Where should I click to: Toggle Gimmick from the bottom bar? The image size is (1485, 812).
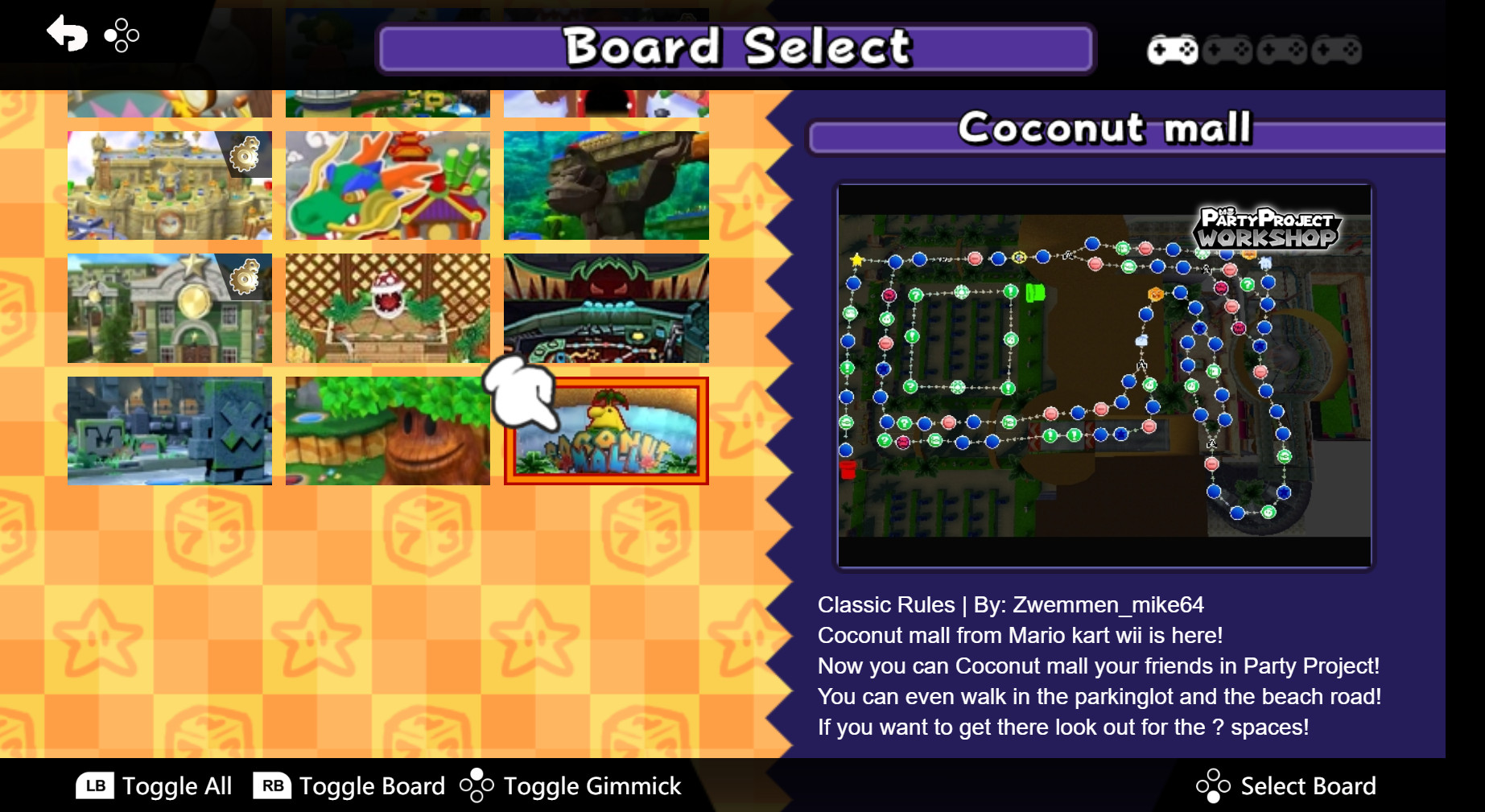(590, 786)
